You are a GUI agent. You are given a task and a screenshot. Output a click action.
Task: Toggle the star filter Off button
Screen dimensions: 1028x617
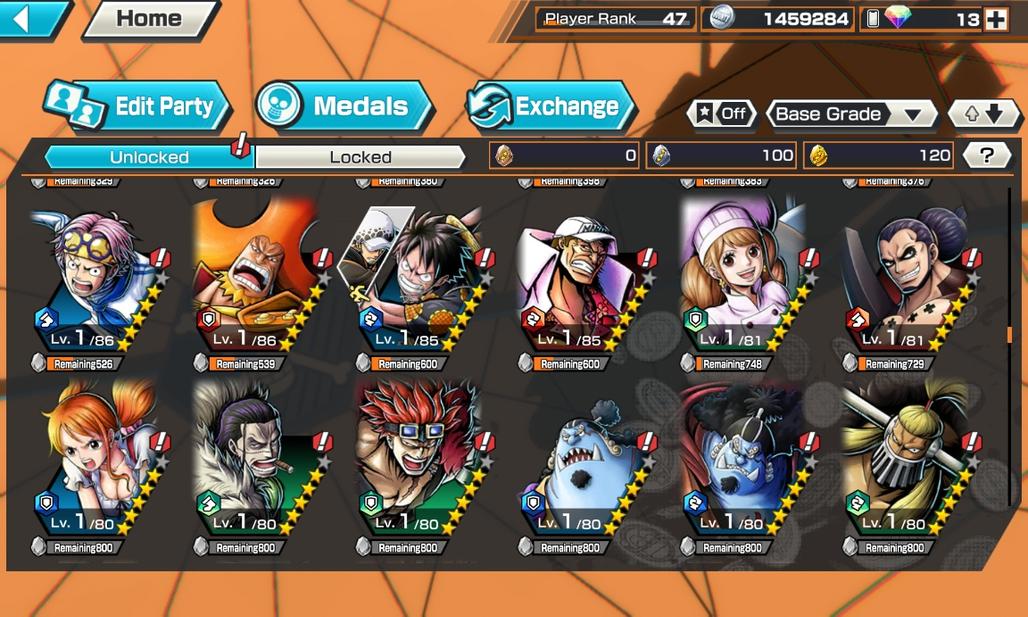pyautogui.click(x=721, y=114)
